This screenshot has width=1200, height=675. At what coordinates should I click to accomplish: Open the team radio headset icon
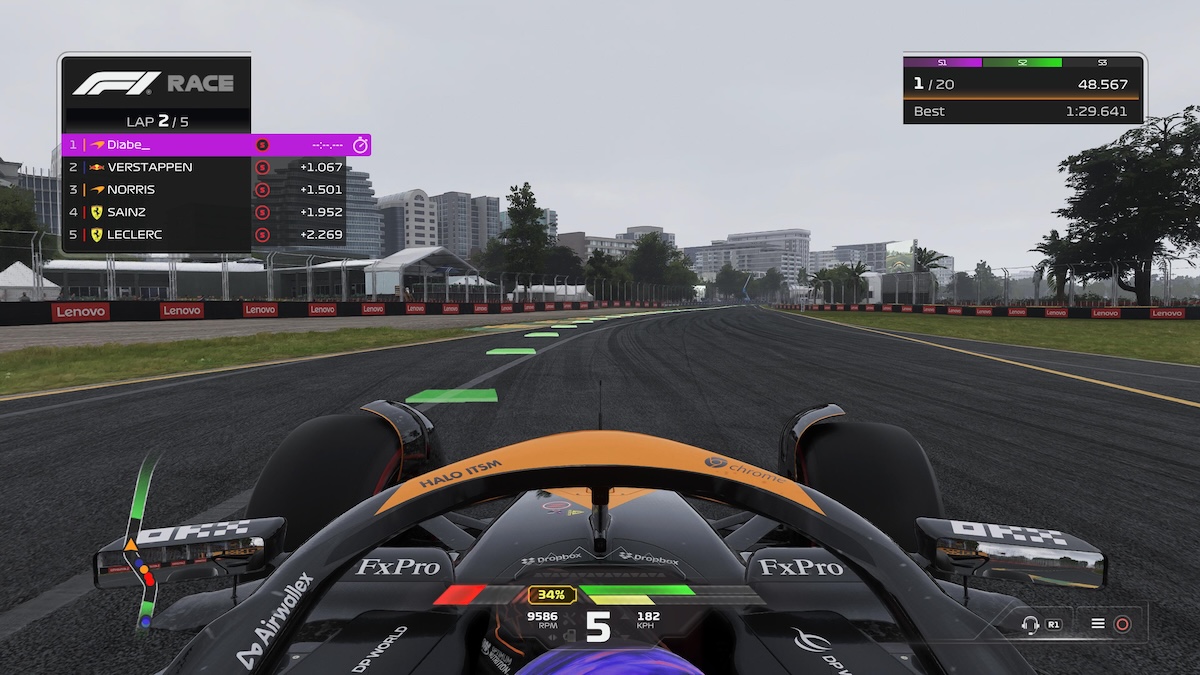[x=1030, y=624]
